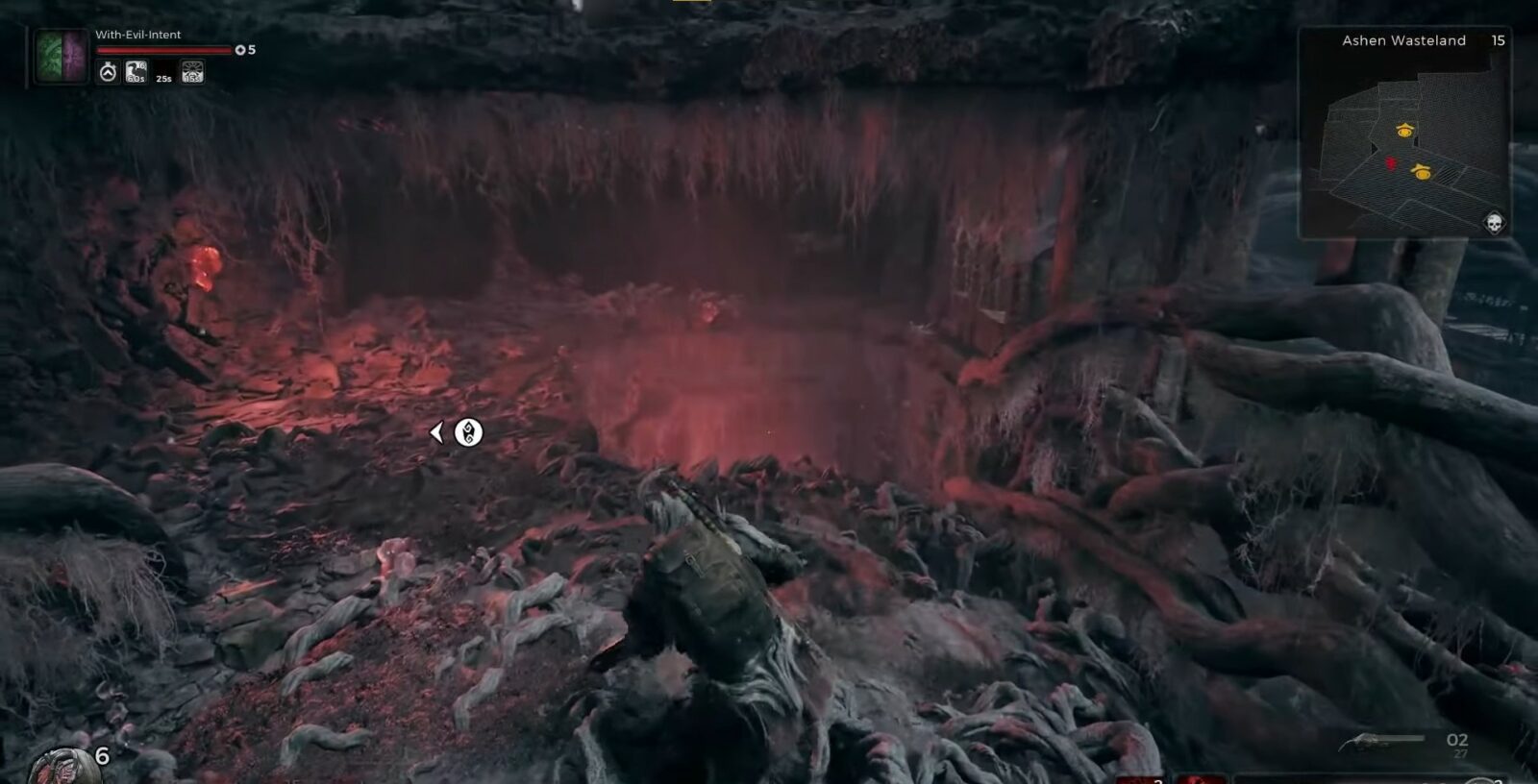Click the skull danger icon on the minimap
The height and width of the screenshot is (784, 1538).
coord(1496,221)
